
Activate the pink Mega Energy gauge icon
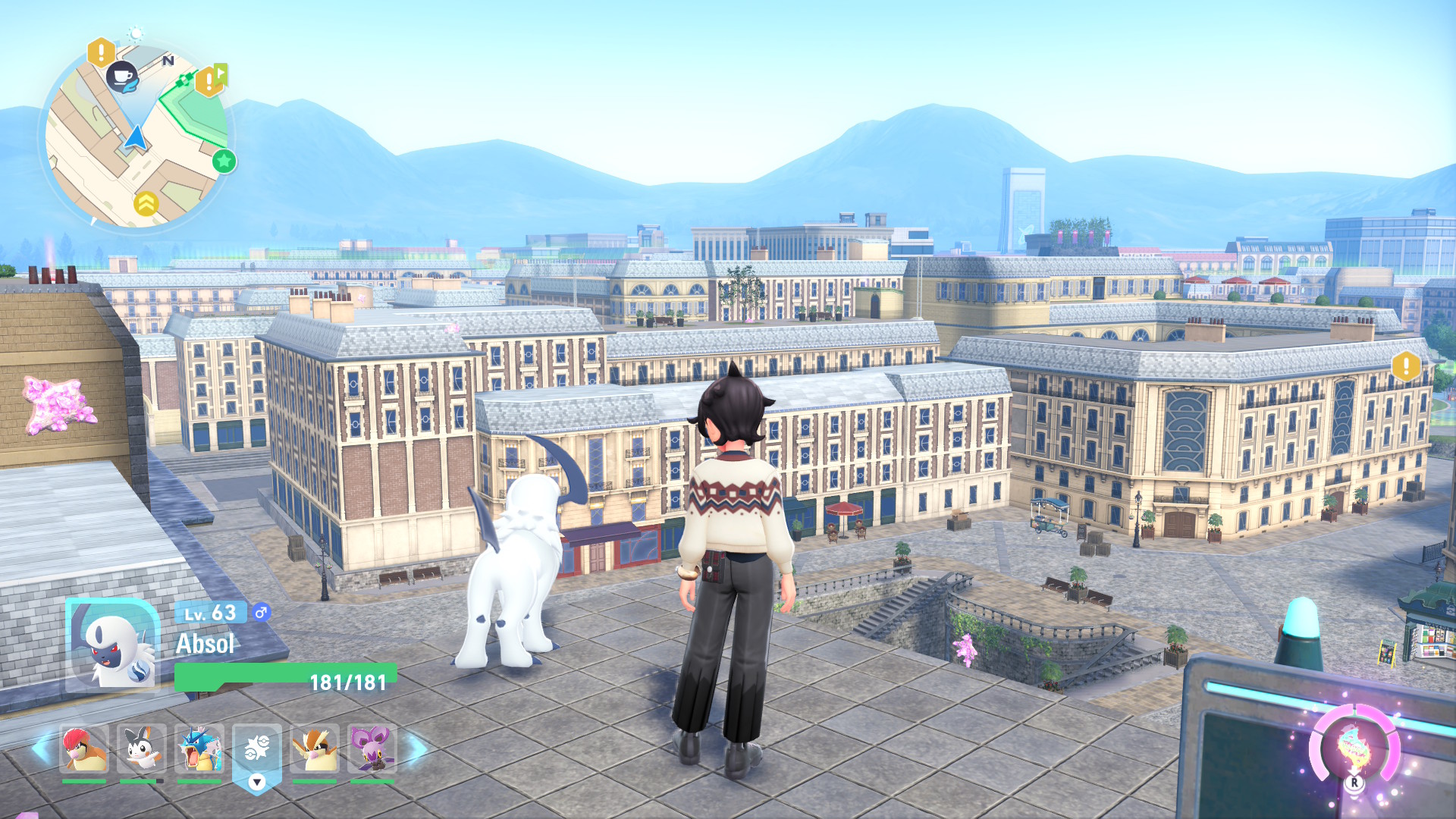tap(1354, 748)
